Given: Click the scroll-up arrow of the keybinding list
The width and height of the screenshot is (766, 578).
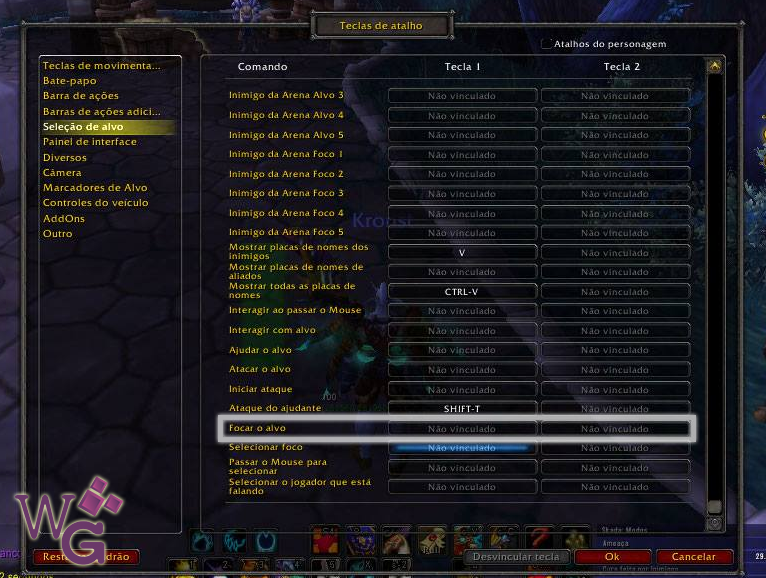Looking at the screenshot, I should 714,67.
